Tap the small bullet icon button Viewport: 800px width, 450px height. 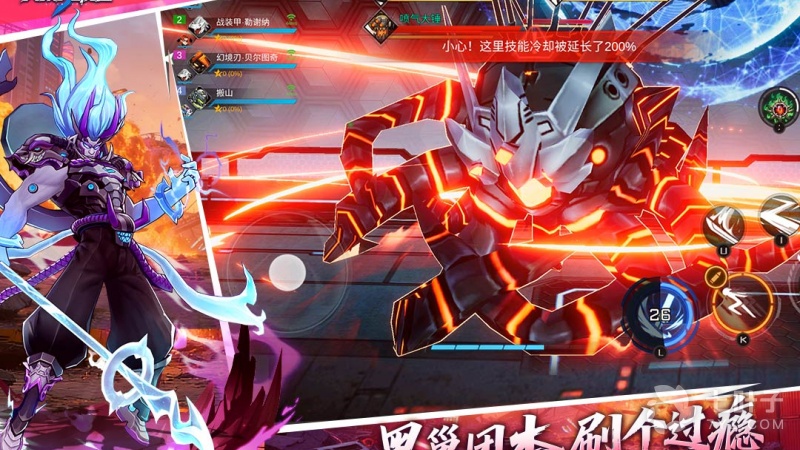(713, 275)
